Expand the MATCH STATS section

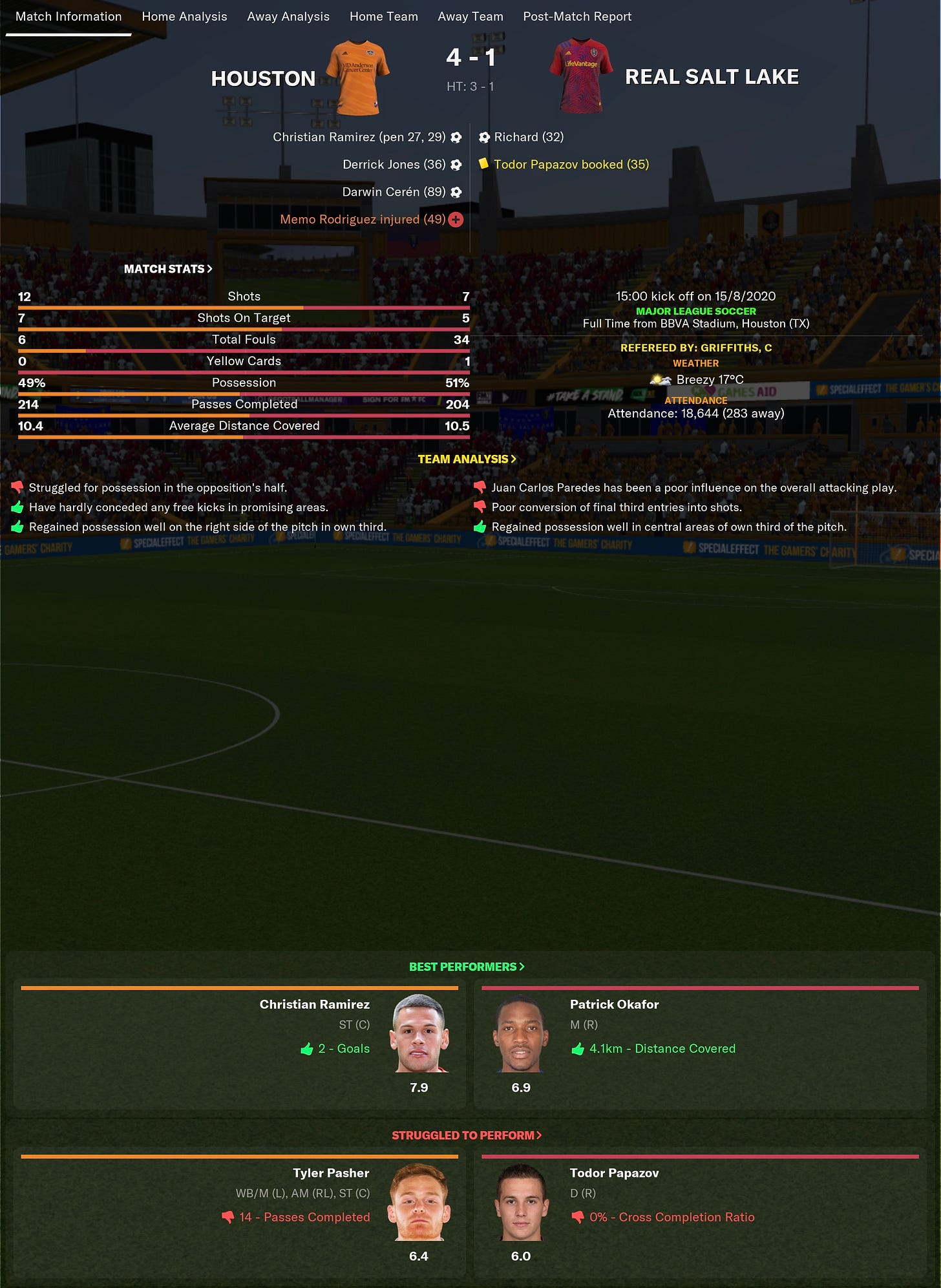coord(167,268)
